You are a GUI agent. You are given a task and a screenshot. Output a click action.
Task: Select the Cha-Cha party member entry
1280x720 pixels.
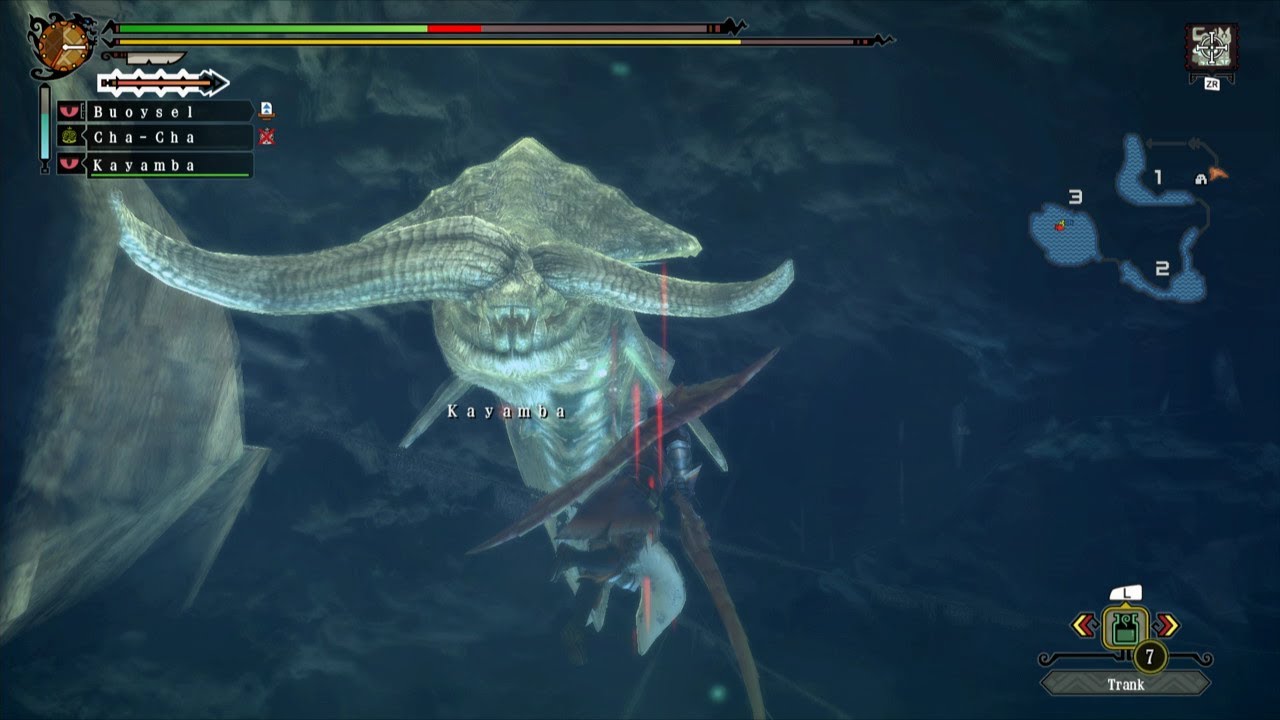click(160, 138)
